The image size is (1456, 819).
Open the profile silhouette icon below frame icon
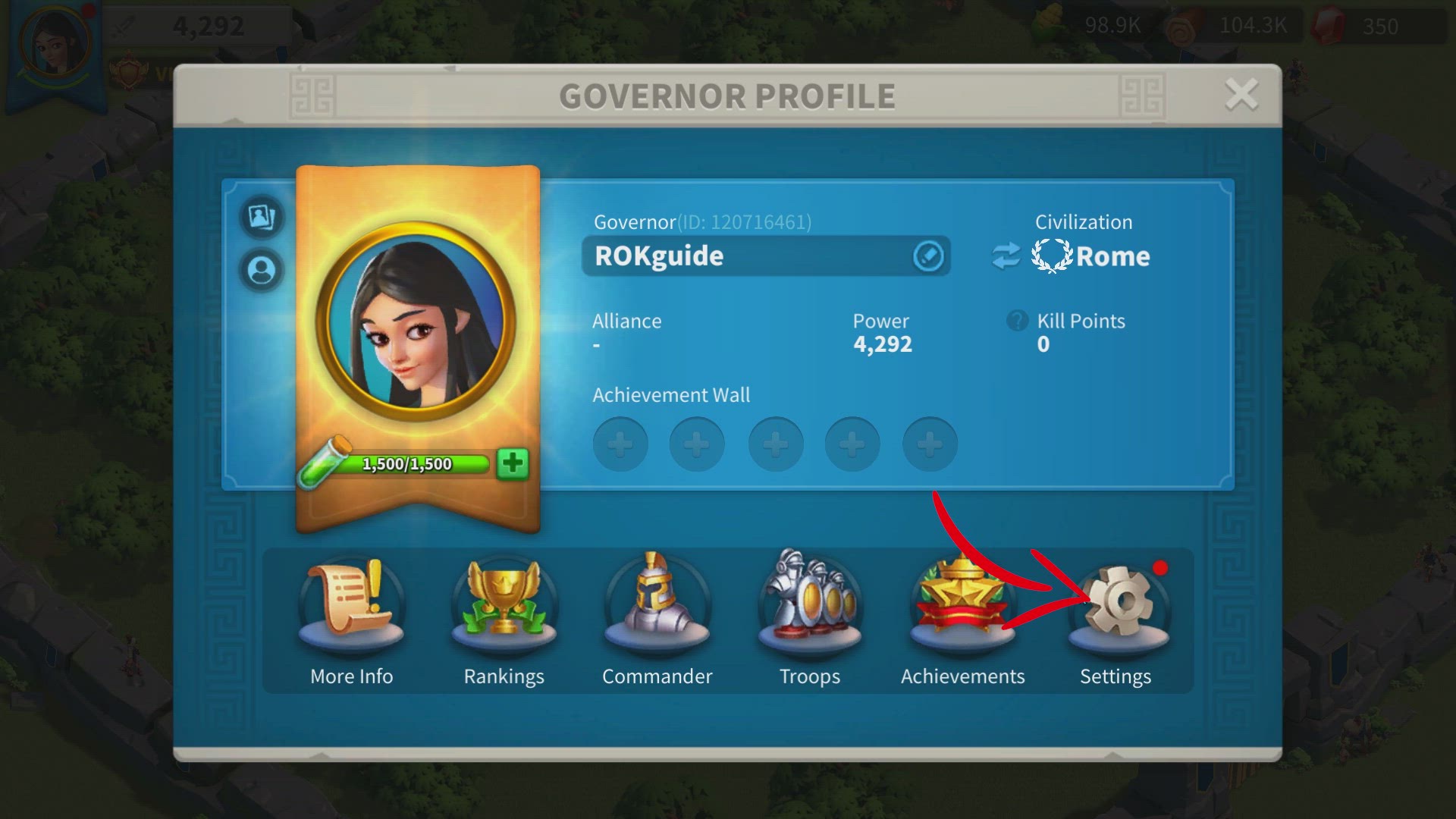tap(262, 269)
